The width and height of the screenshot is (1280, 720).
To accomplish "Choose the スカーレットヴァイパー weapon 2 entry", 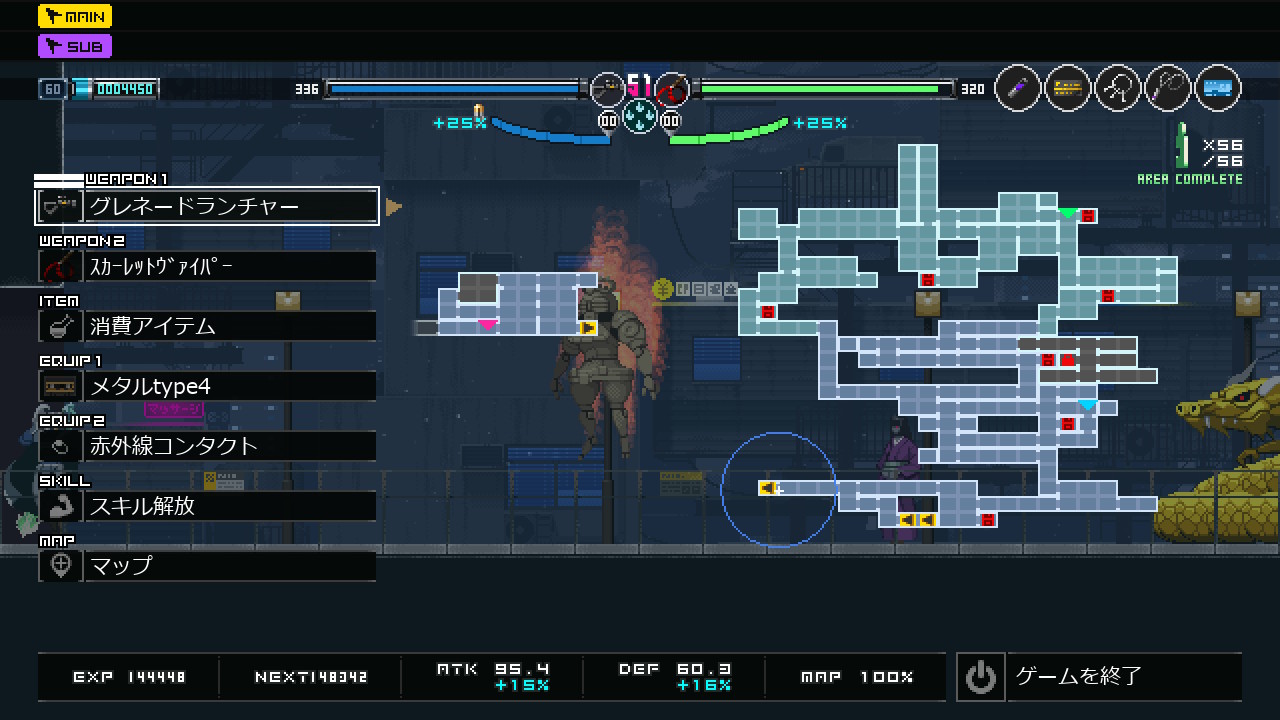I will click(207, 266).
